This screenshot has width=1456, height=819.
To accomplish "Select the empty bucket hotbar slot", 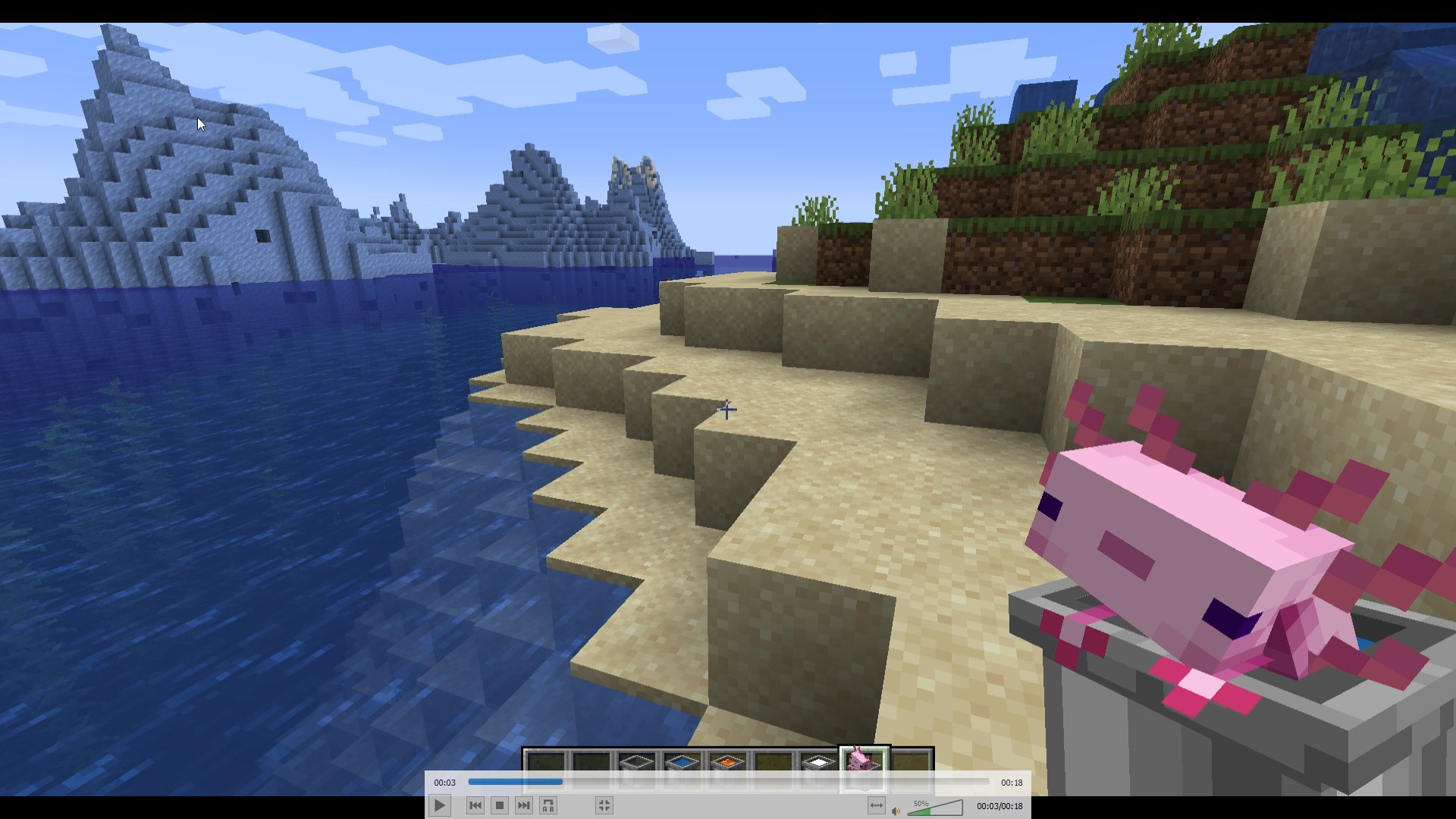I will tap(636, 761).
